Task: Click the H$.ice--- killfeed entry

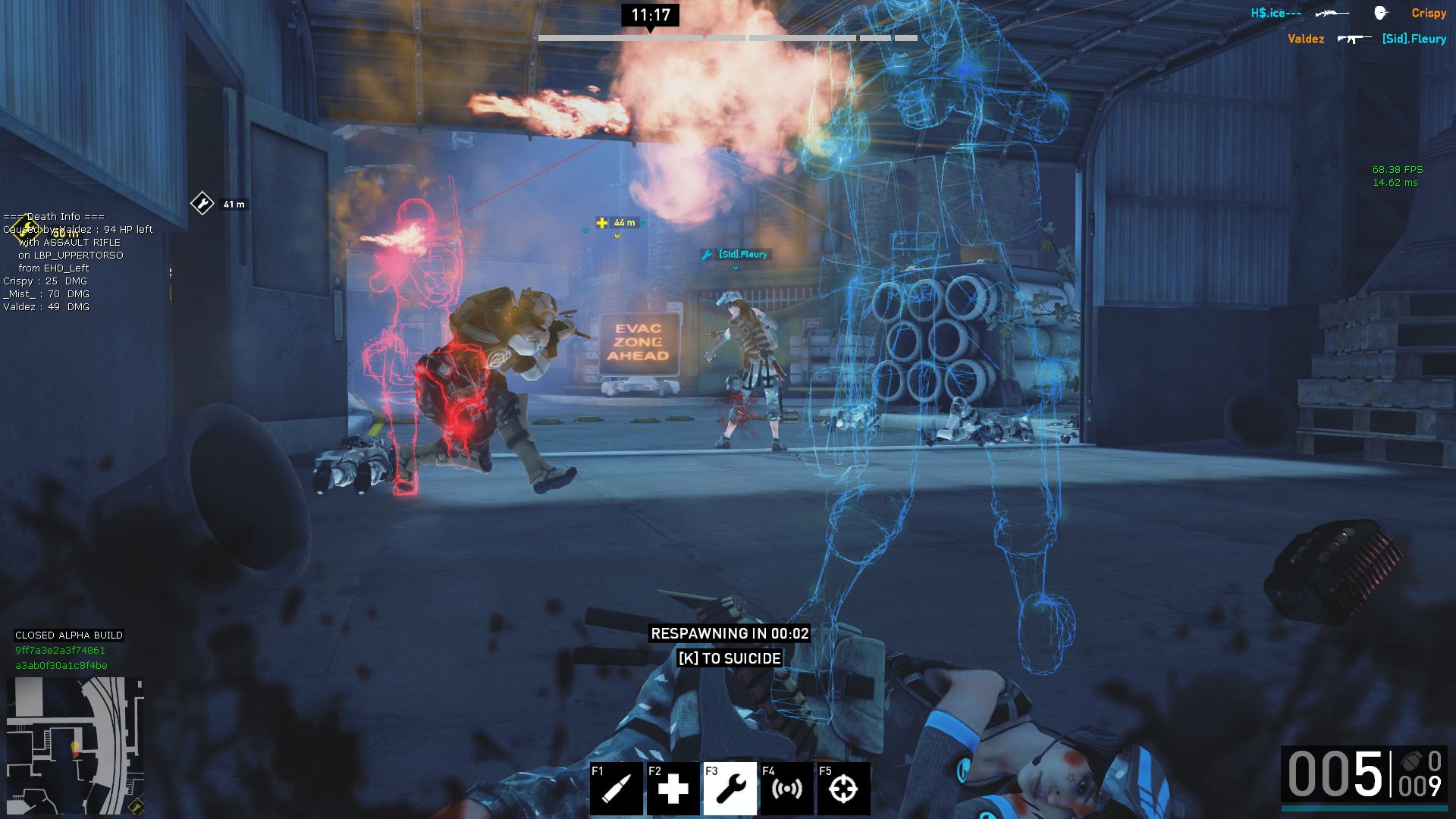Action: (1276, 13)
